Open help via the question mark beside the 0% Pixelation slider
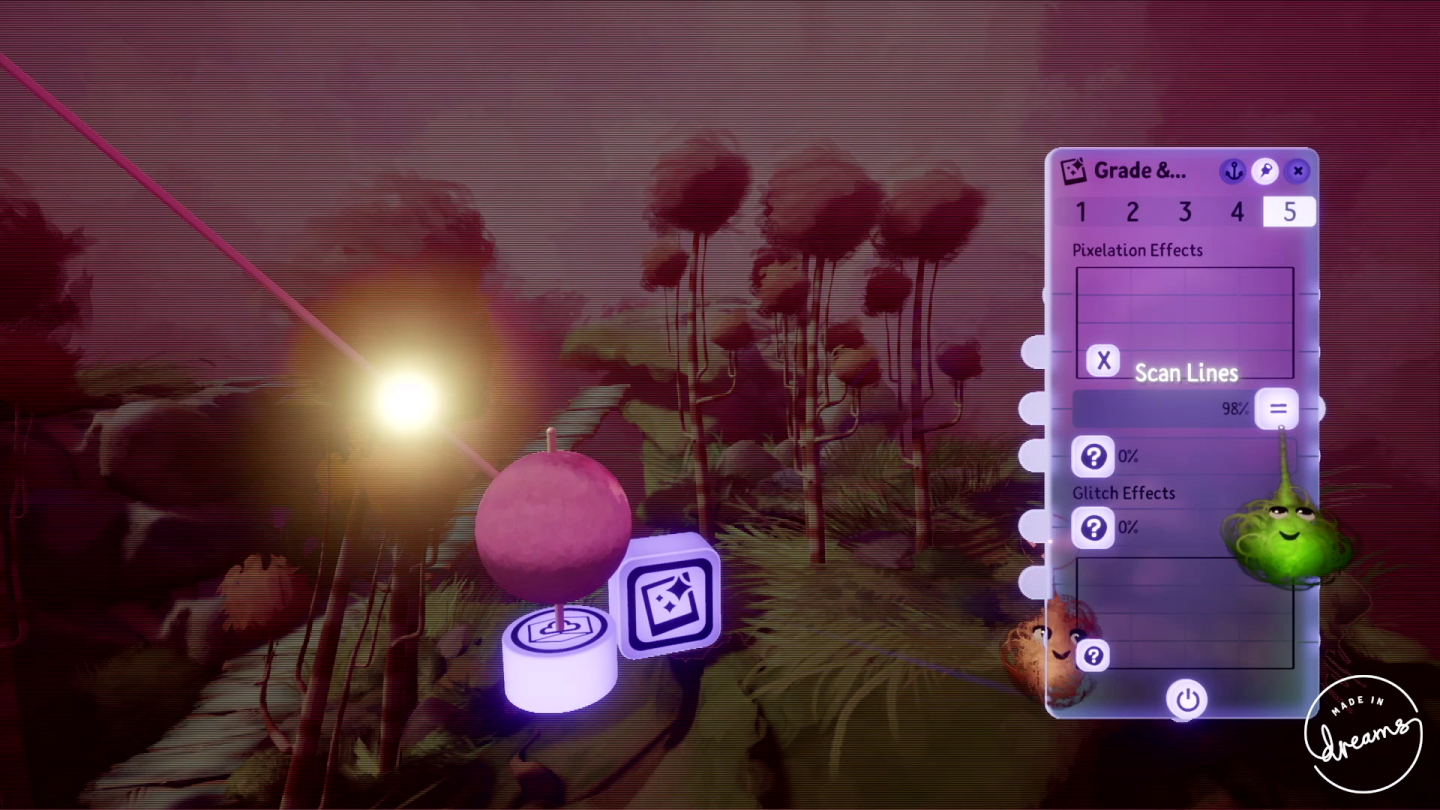The width and height of the screenshot is (1440, 810). click(x=1093, y=457)
